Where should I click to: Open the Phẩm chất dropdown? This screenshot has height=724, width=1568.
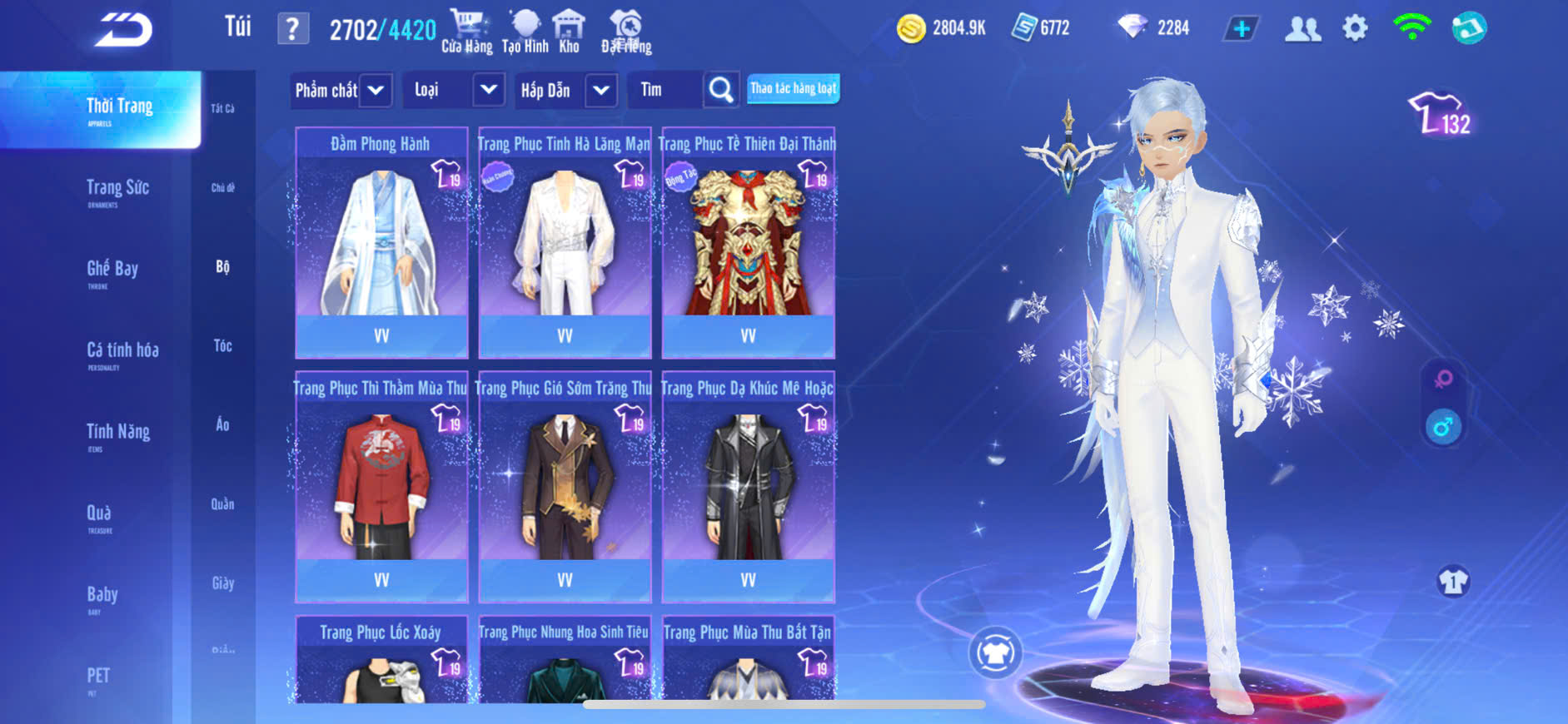click(x=341, y=90)
